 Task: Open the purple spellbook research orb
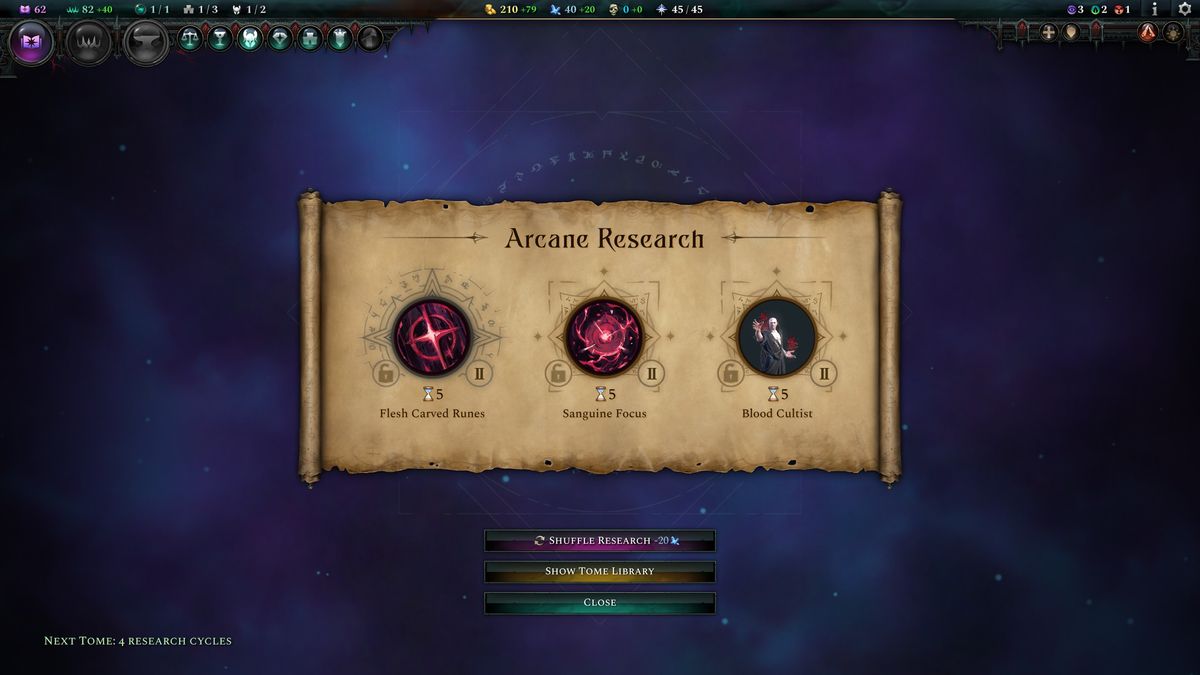[30, 42]
